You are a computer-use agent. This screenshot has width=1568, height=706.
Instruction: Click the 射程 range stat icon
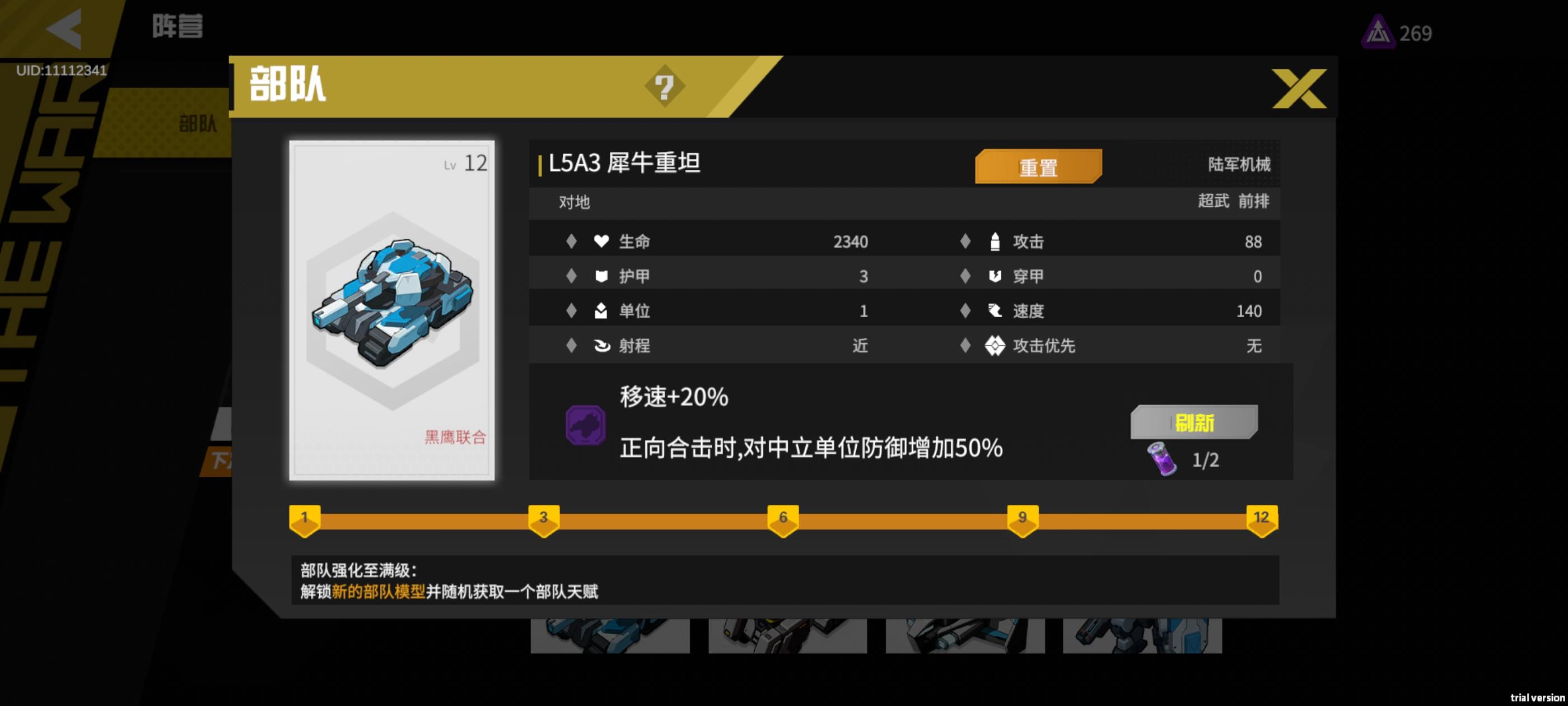coord(601,345)
